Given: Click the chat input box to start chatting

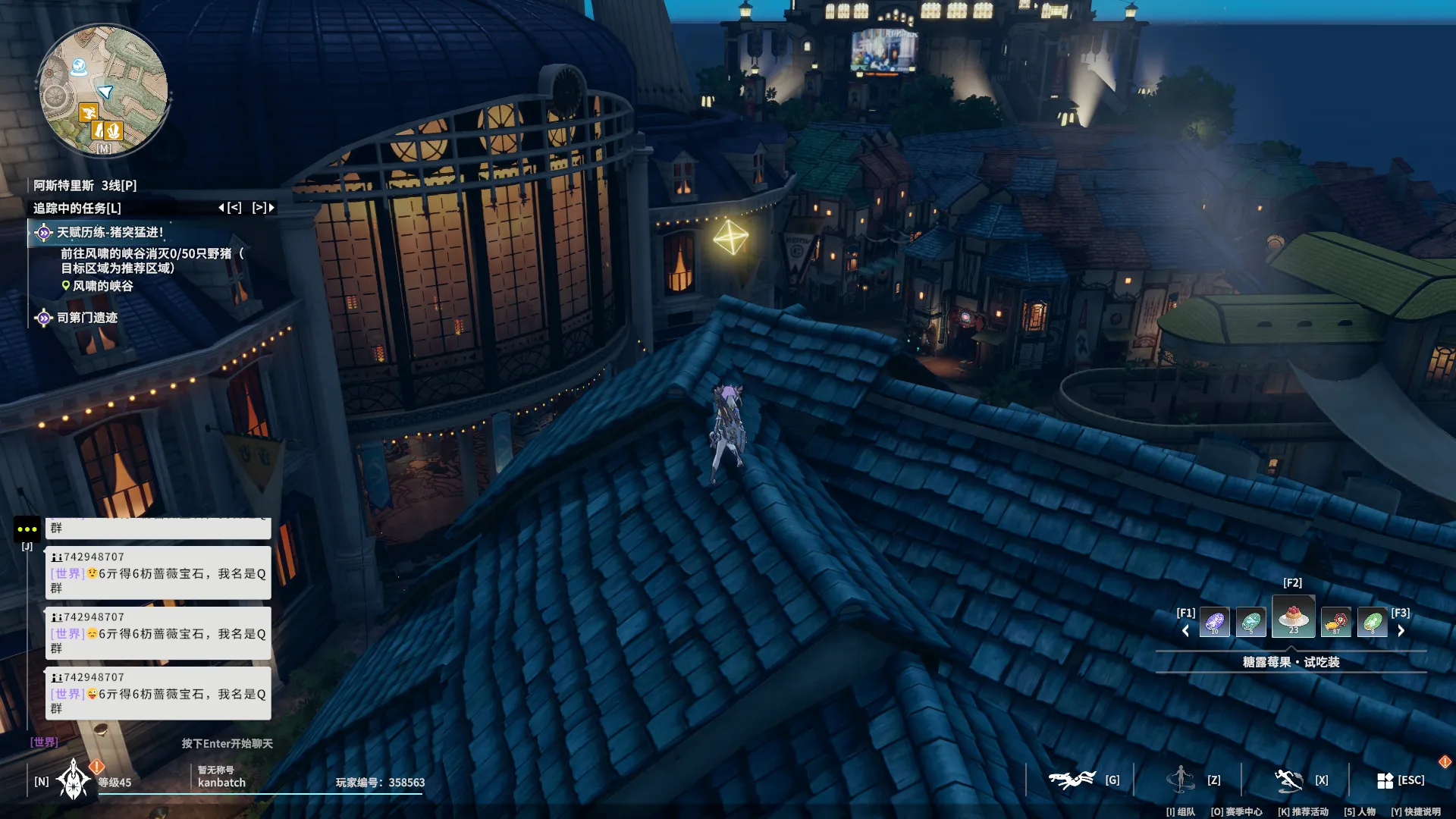Looking at the screenshot, I should 226,743.
